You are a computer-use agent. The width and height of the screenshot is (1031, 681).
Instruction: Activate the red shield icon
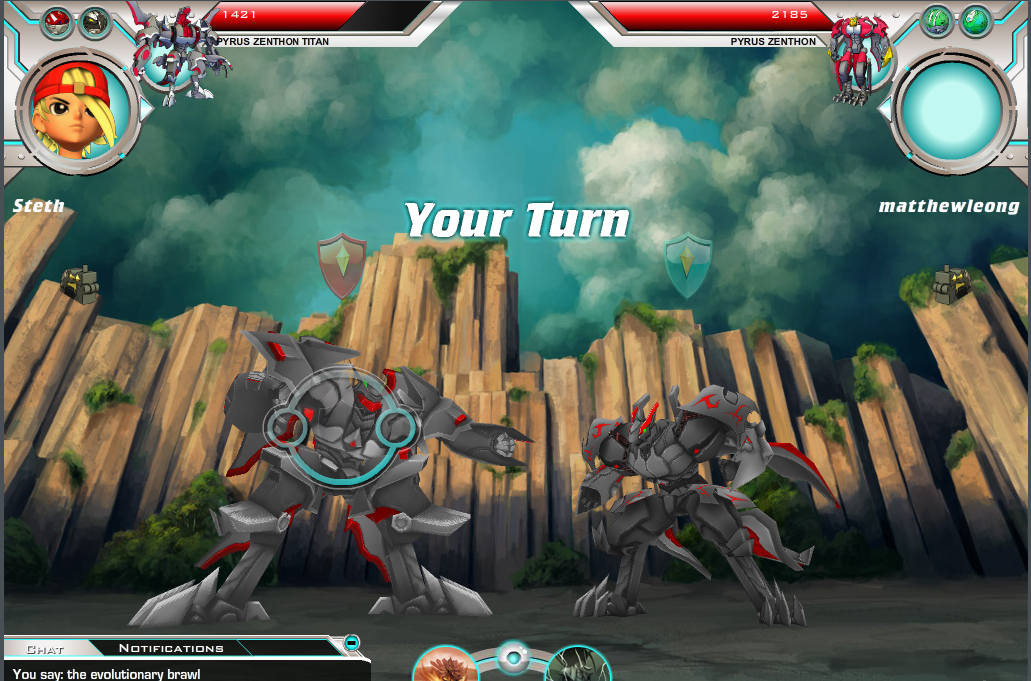coord(341,265)
